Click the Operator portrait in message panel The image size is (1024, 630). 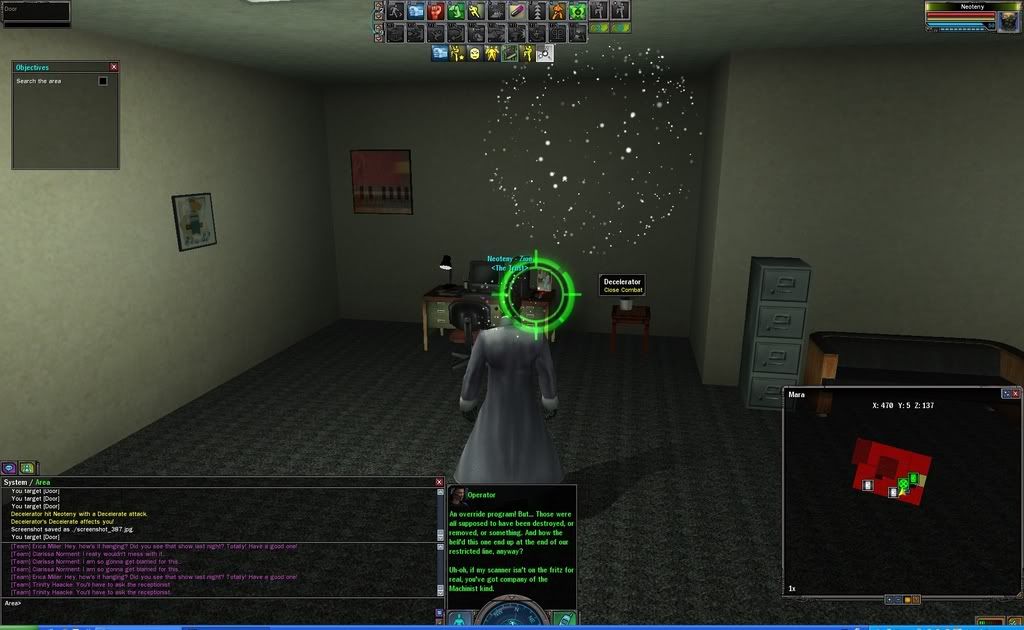[457, 495]
